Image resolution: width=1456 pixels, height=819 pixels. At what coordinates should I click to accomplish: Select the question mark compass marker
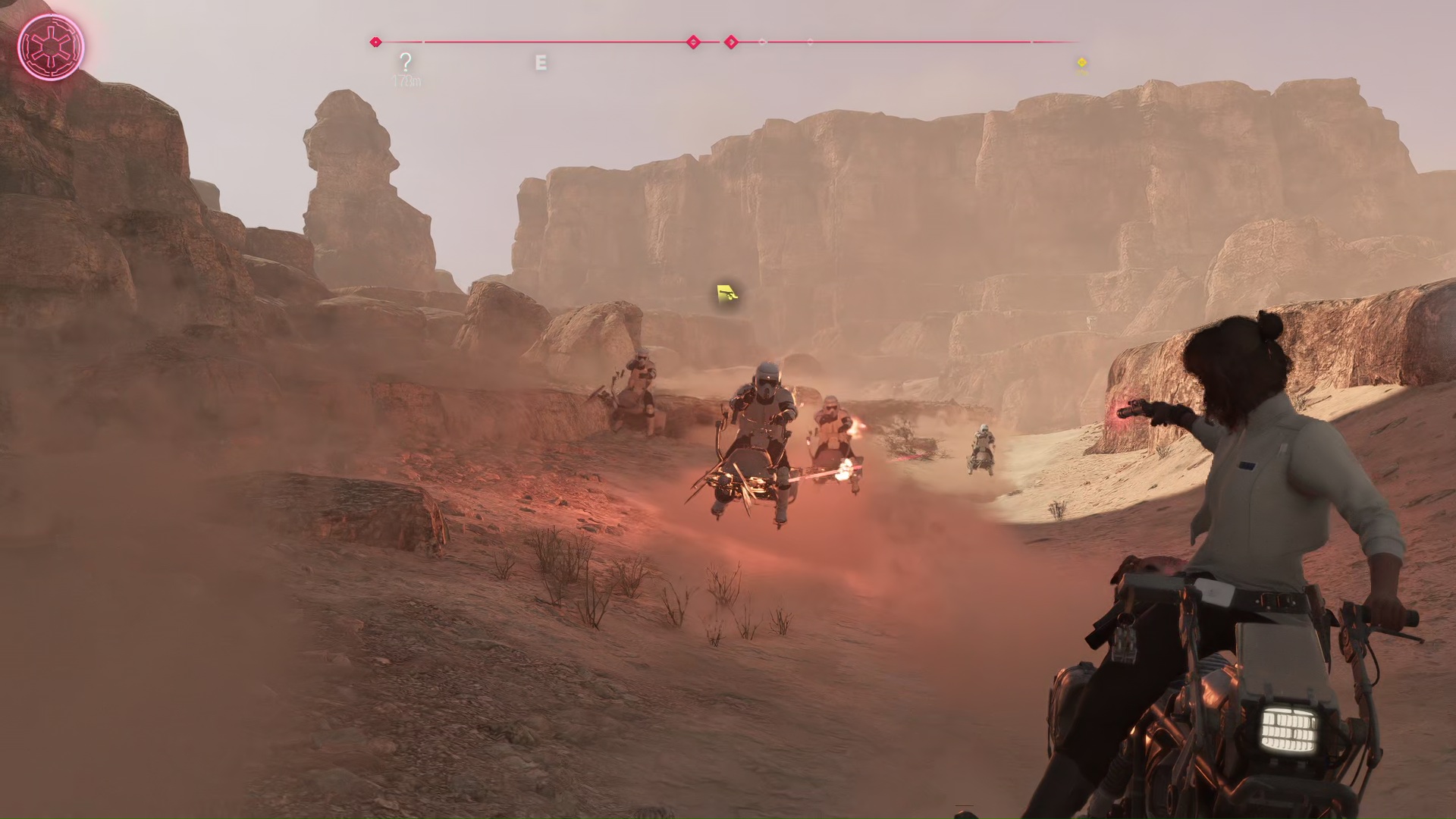click(x=406, y=62)
